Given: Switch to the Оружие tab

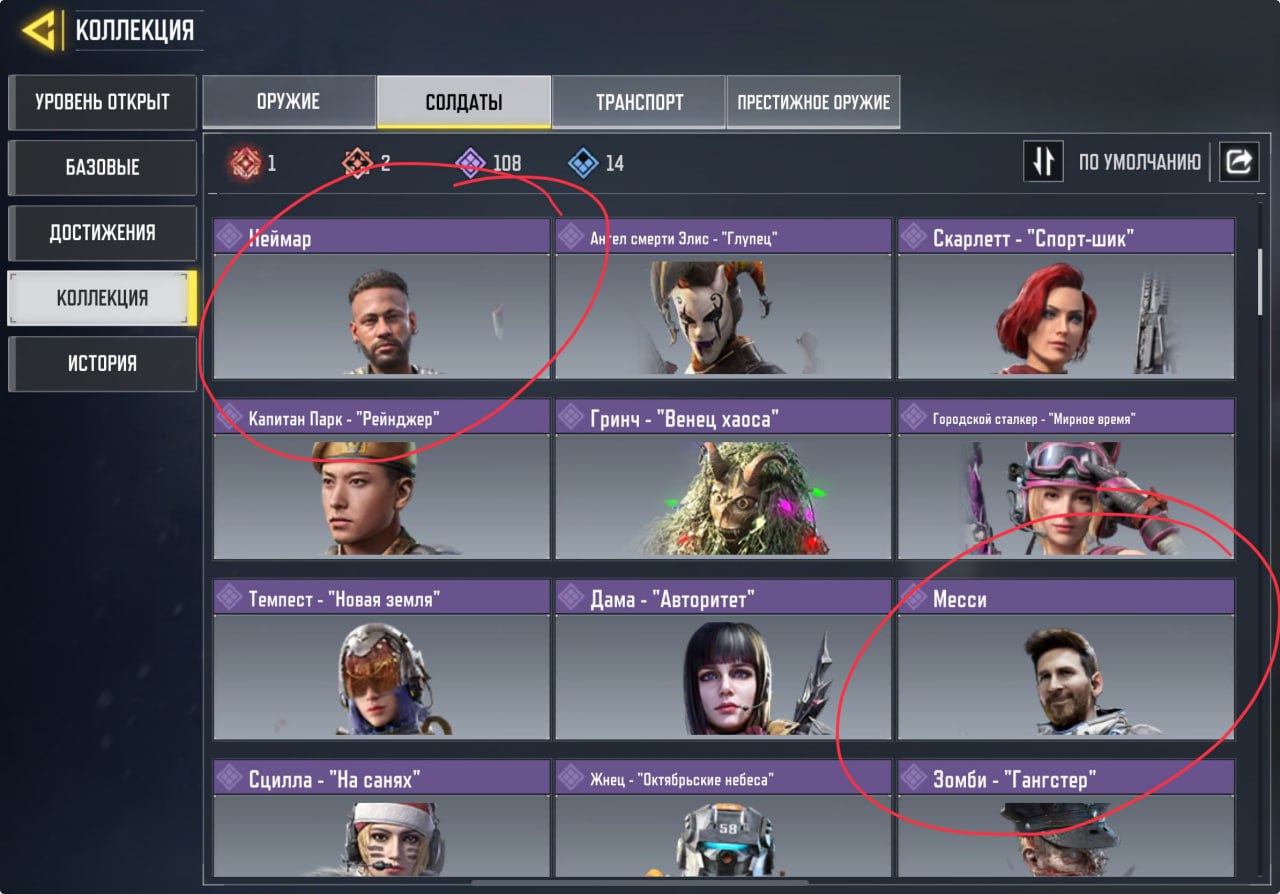Looking at the screenshot, I should tap(290, 102).
